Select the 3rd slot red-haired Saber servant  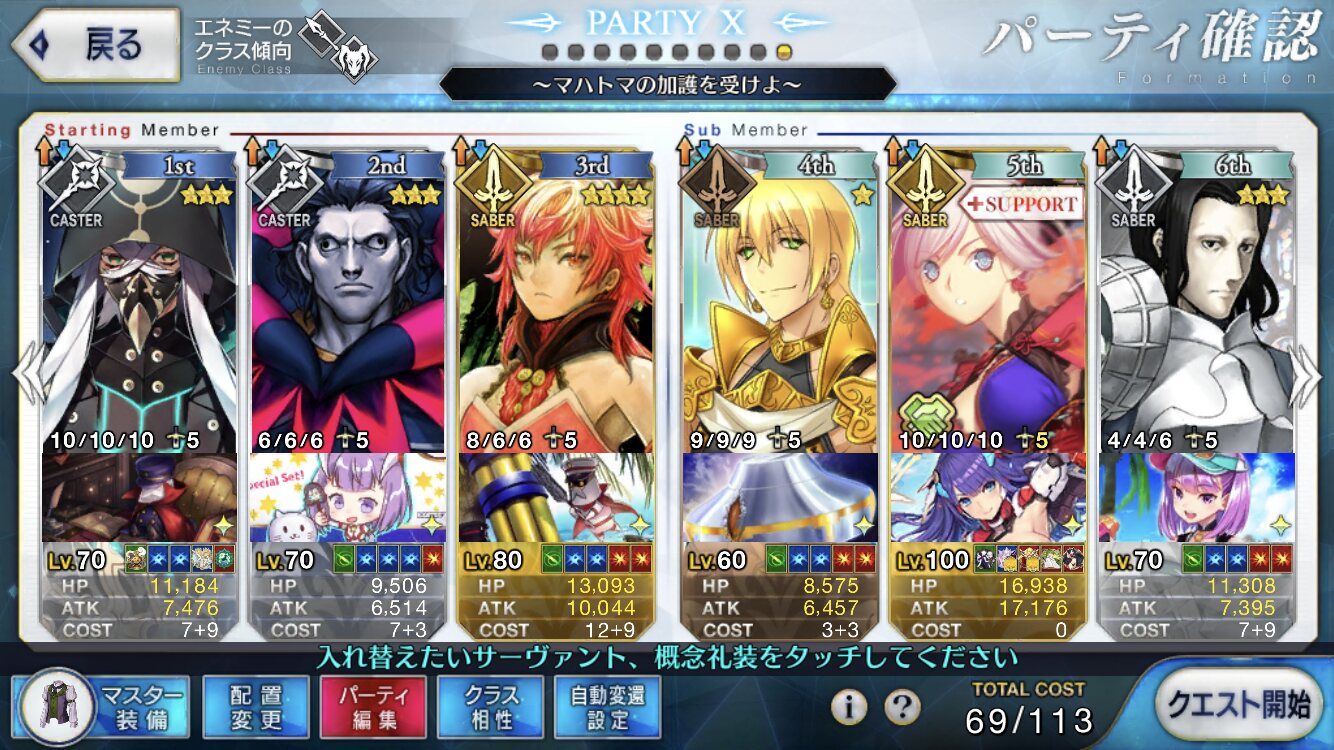tap(556, 310)
